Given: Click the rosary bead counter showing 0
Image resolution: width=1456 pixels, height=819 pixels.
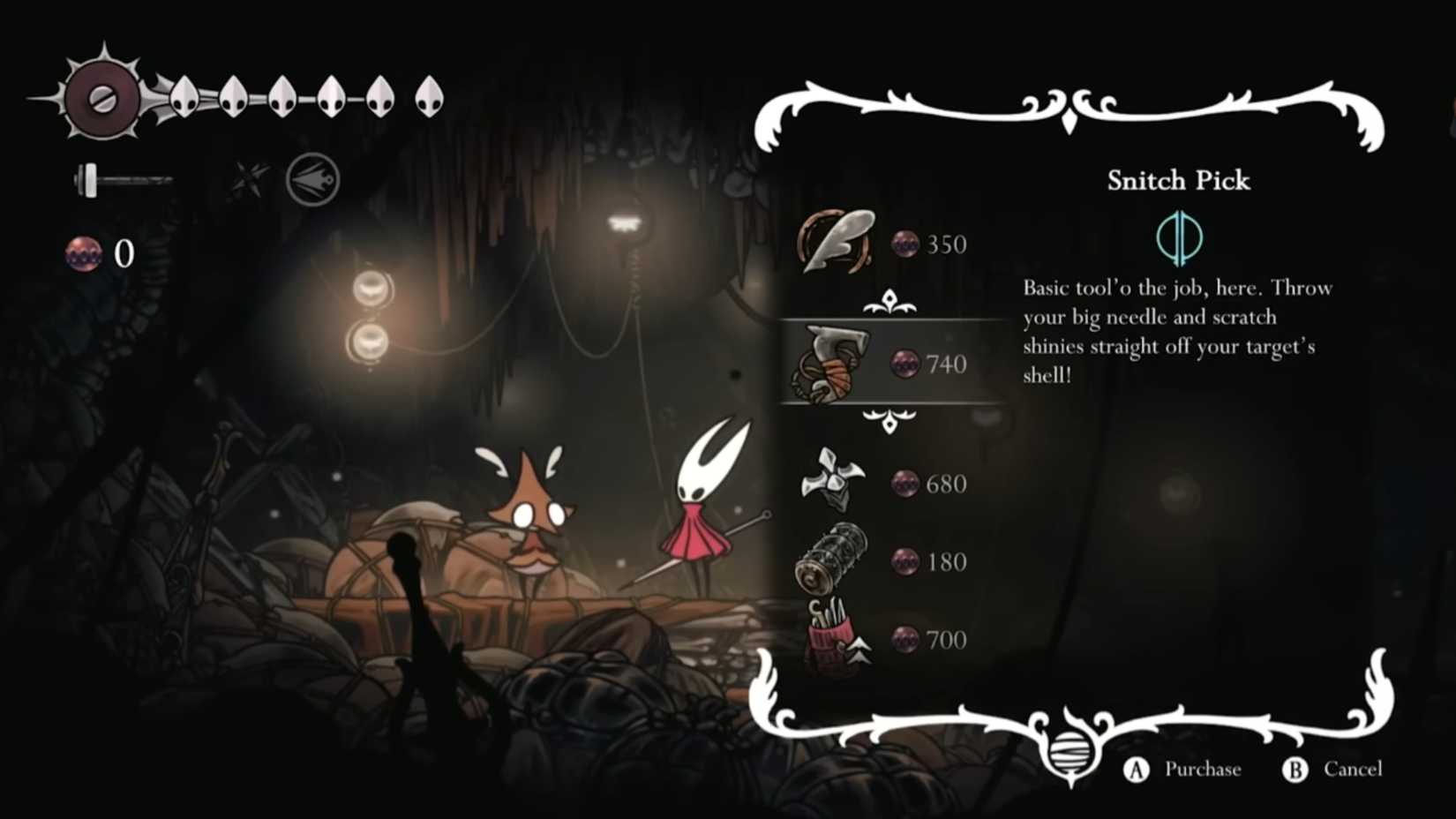Looking at the screenshot, I should 100,256.
